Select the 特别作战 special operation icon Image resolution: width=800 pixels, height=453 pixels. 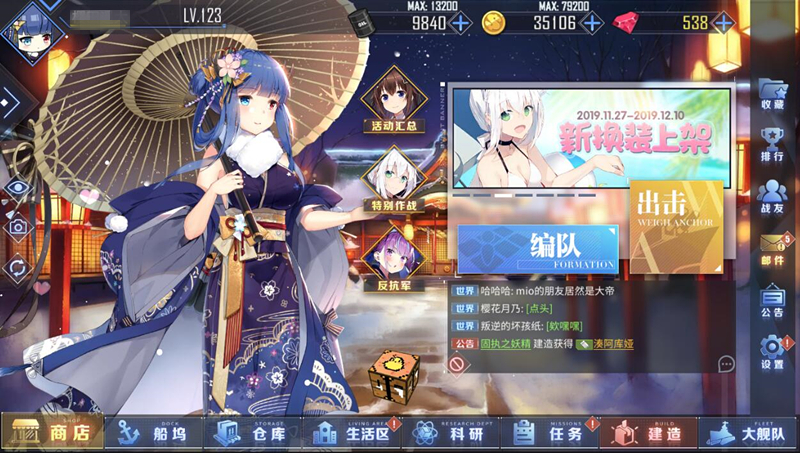pyautogui.click(x=392, y=180)
